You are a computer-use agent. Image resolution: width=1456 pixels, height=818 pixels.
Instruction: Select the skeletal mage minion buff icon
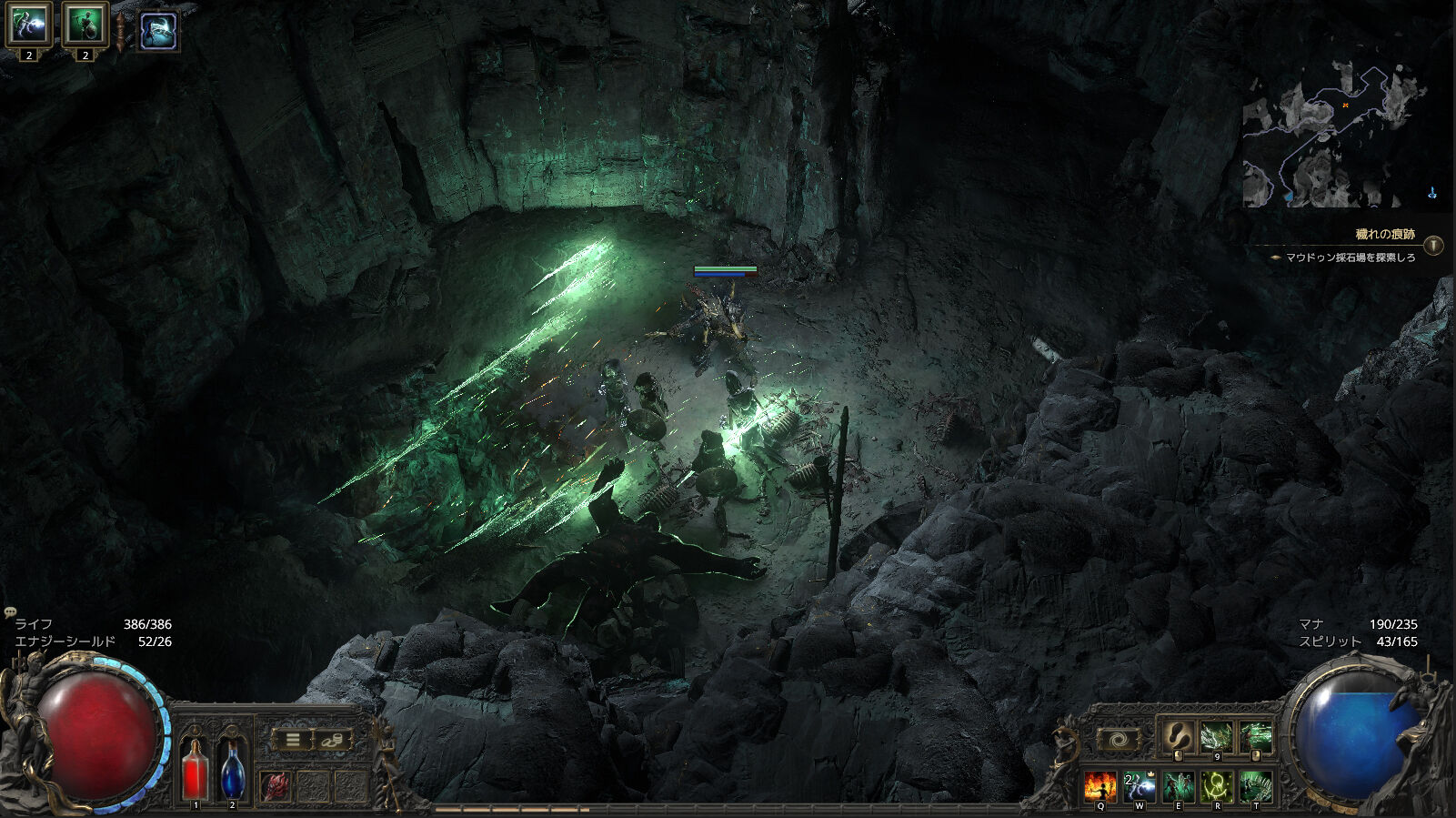point(28,25)
